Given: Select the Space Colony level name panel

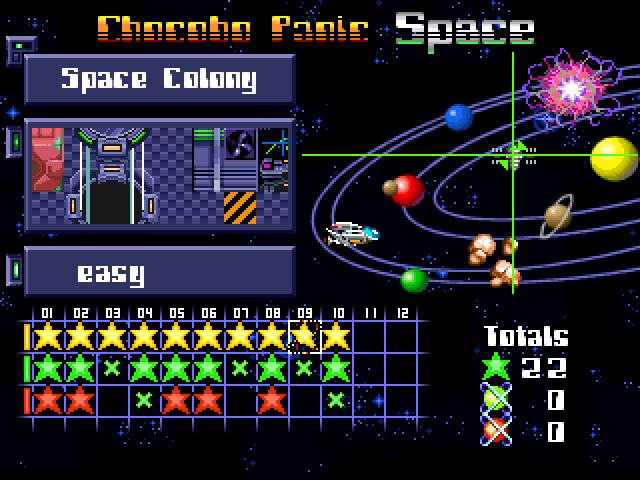Looking at the screenshot, I should point(159,80).
